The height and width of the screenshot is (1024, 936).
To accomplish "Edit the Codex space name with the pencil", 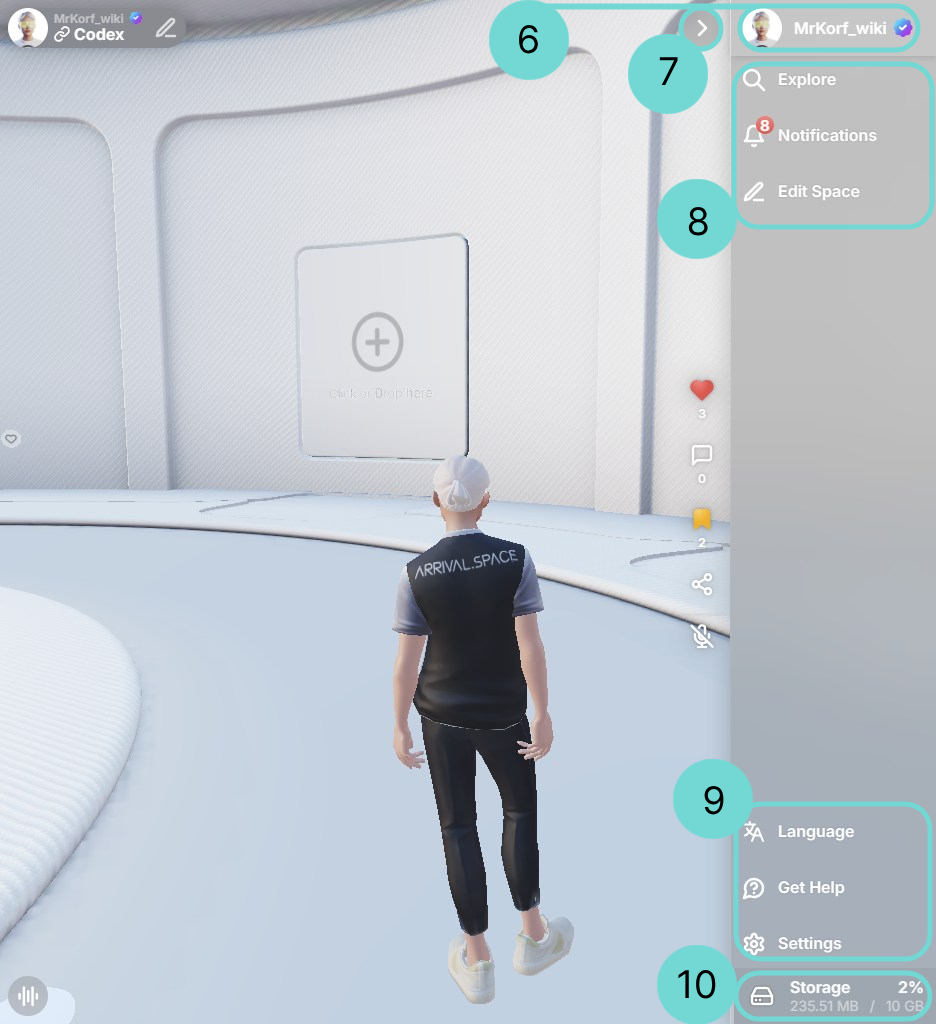I will [166, 28].
